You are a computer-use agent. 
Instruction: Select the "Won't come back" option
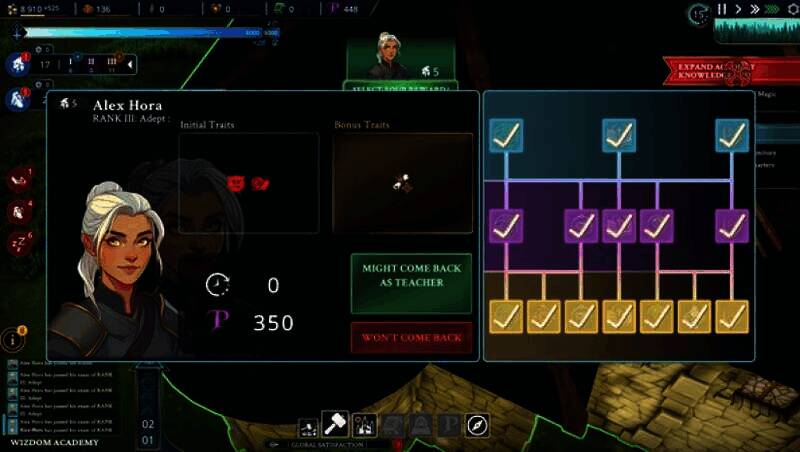[410, 338]
